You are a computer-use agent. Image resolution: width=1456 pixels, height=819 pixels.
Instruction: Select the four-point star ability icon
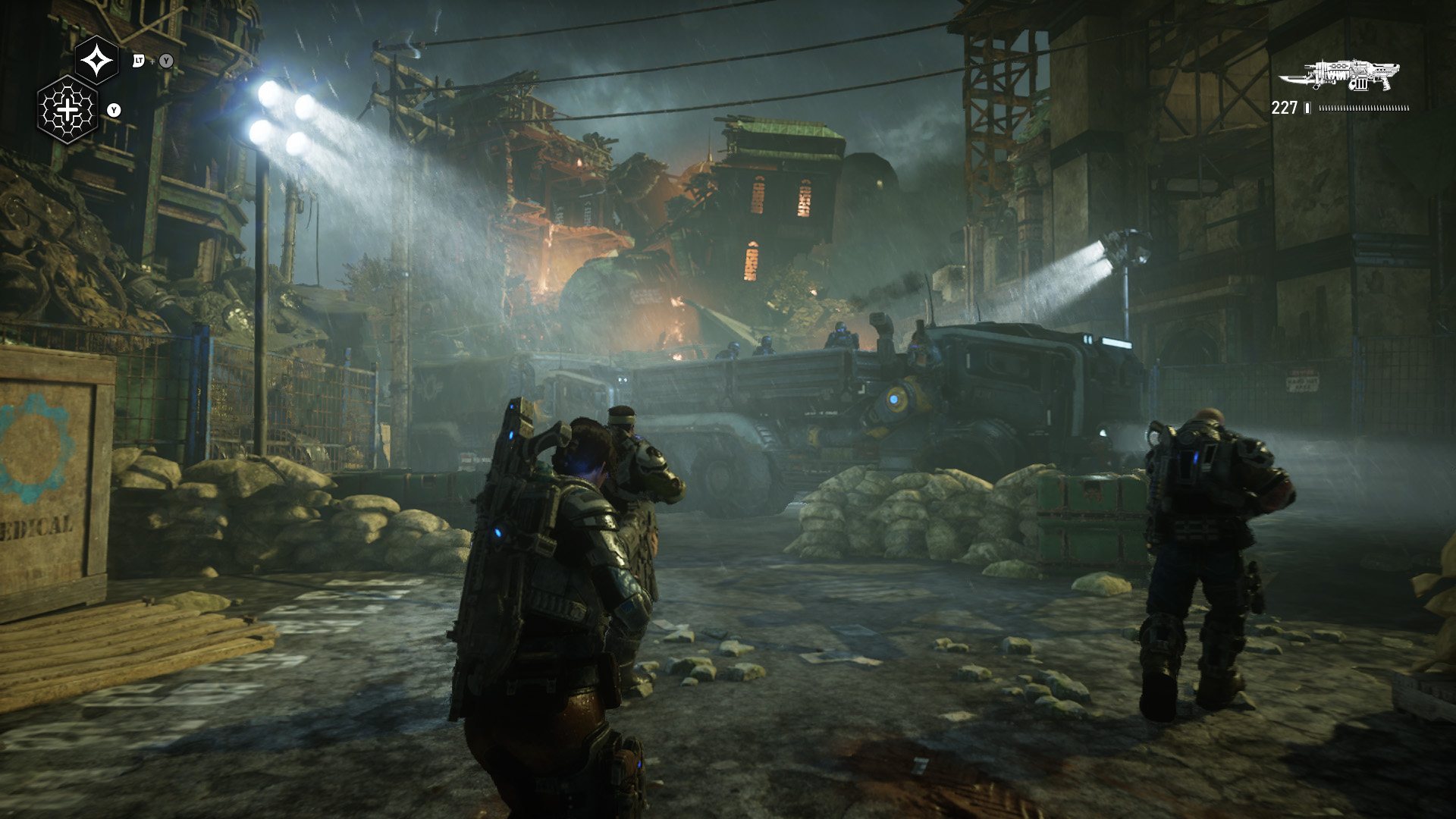click(x=97, y=60)
